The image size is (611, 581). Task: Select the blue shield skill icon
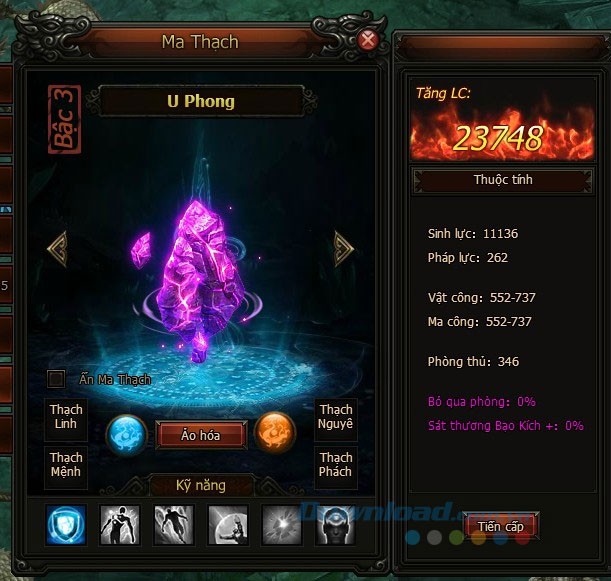coord(66,525)
